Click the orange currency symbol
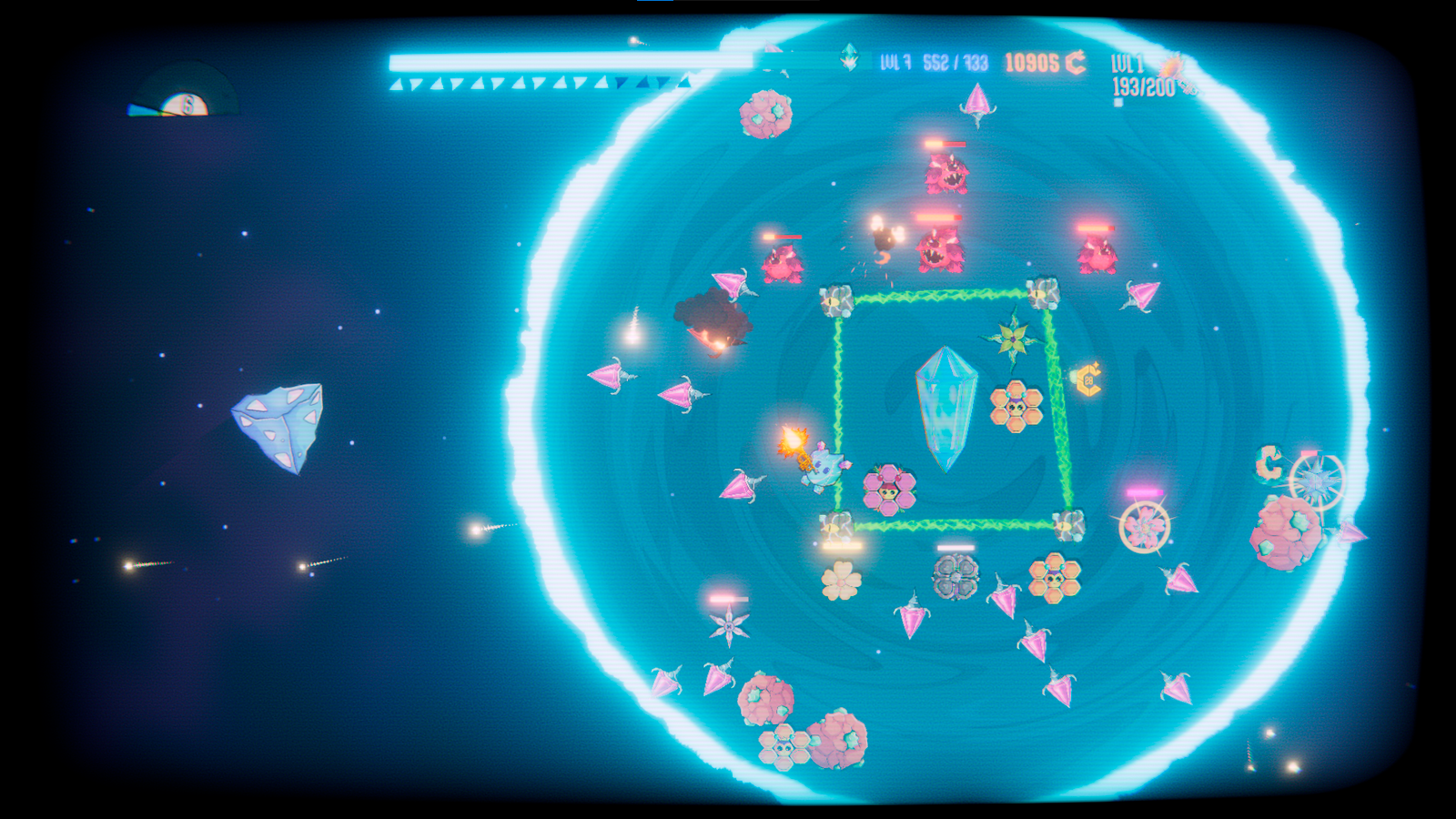Screen dimensions: 1456x819 pos(1076,63)
